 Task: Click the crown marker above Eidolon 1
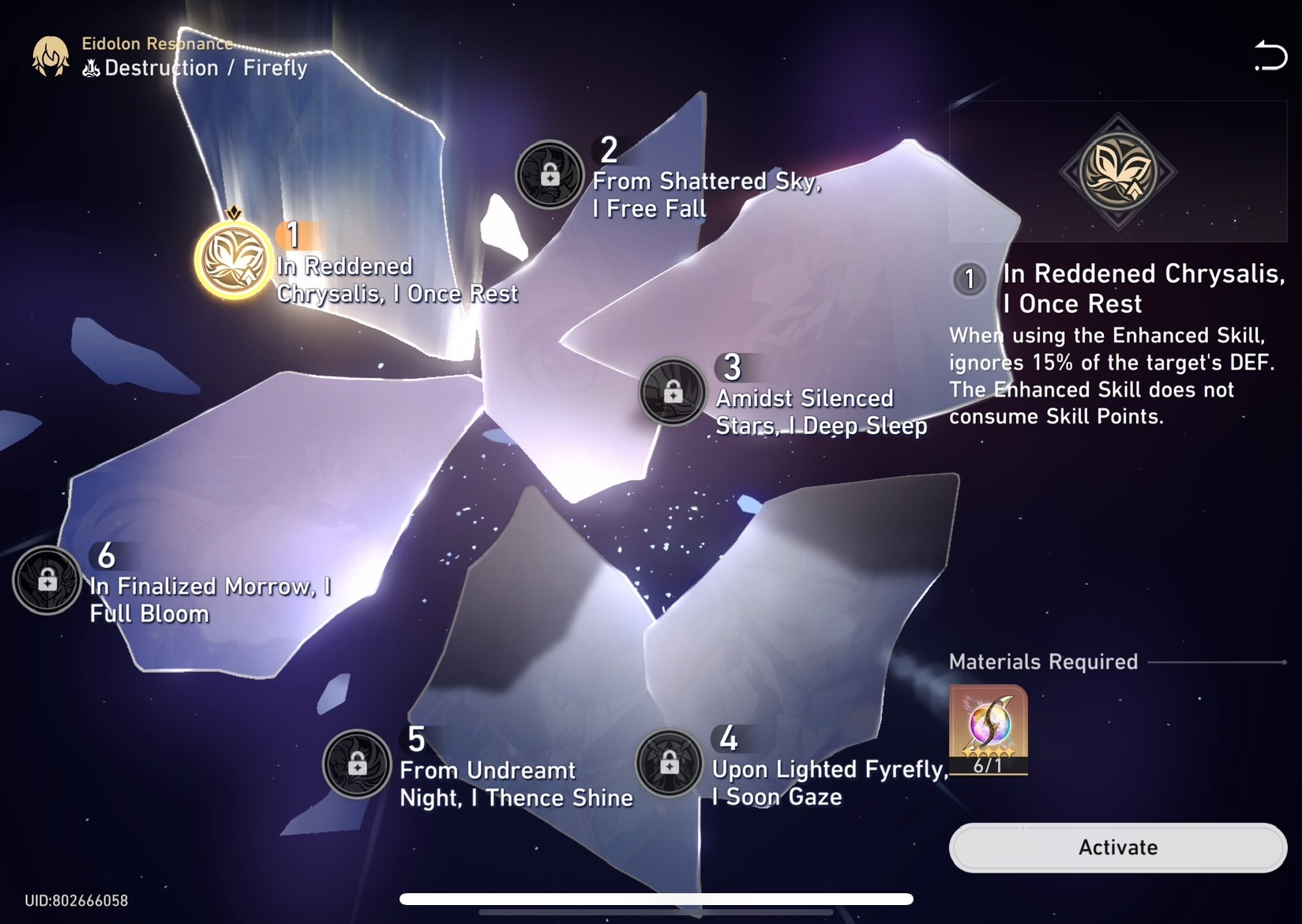[x=235, y=212]
